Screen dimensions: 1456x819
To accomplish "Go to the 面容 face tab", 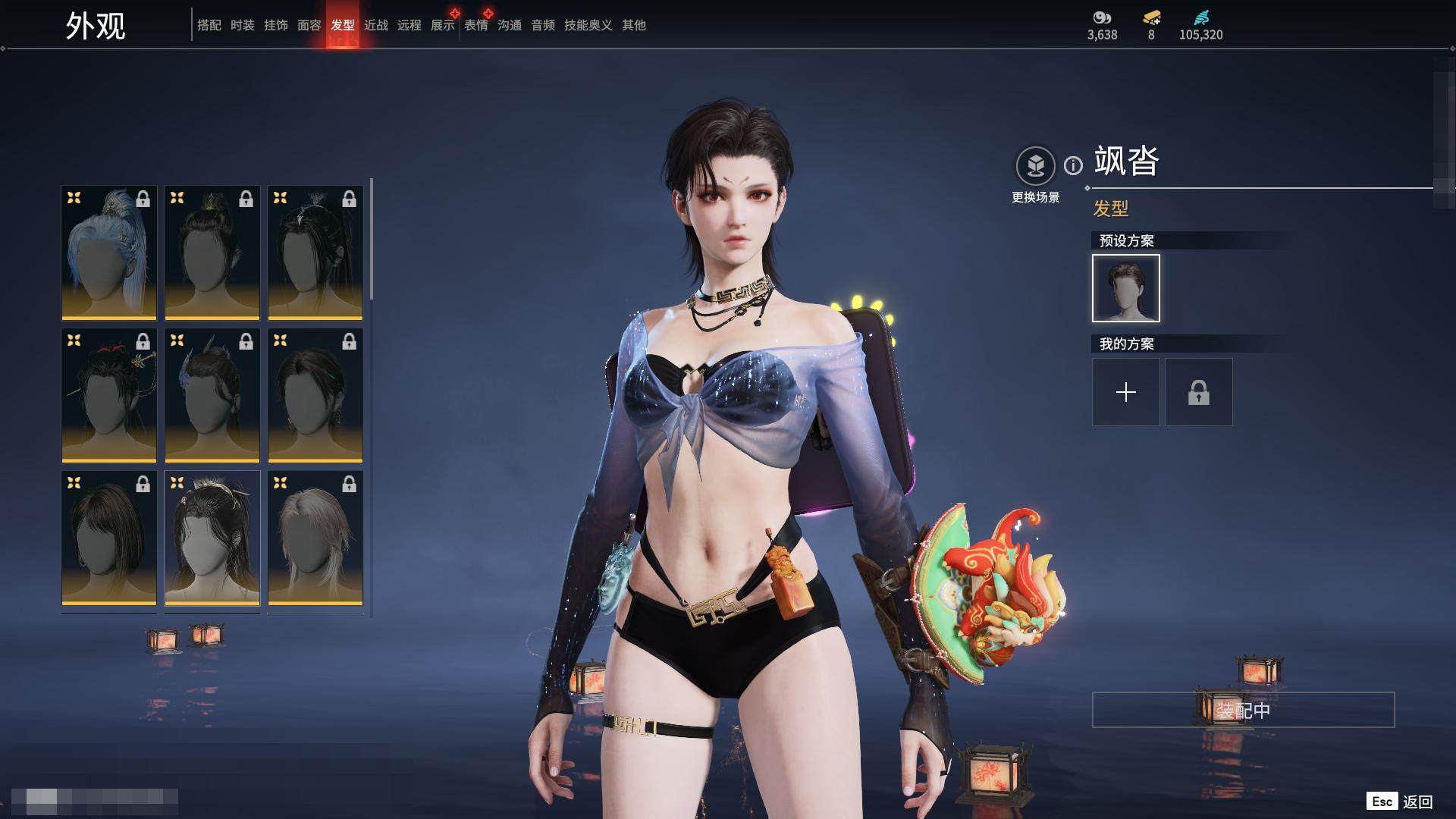I will point(309,25).
